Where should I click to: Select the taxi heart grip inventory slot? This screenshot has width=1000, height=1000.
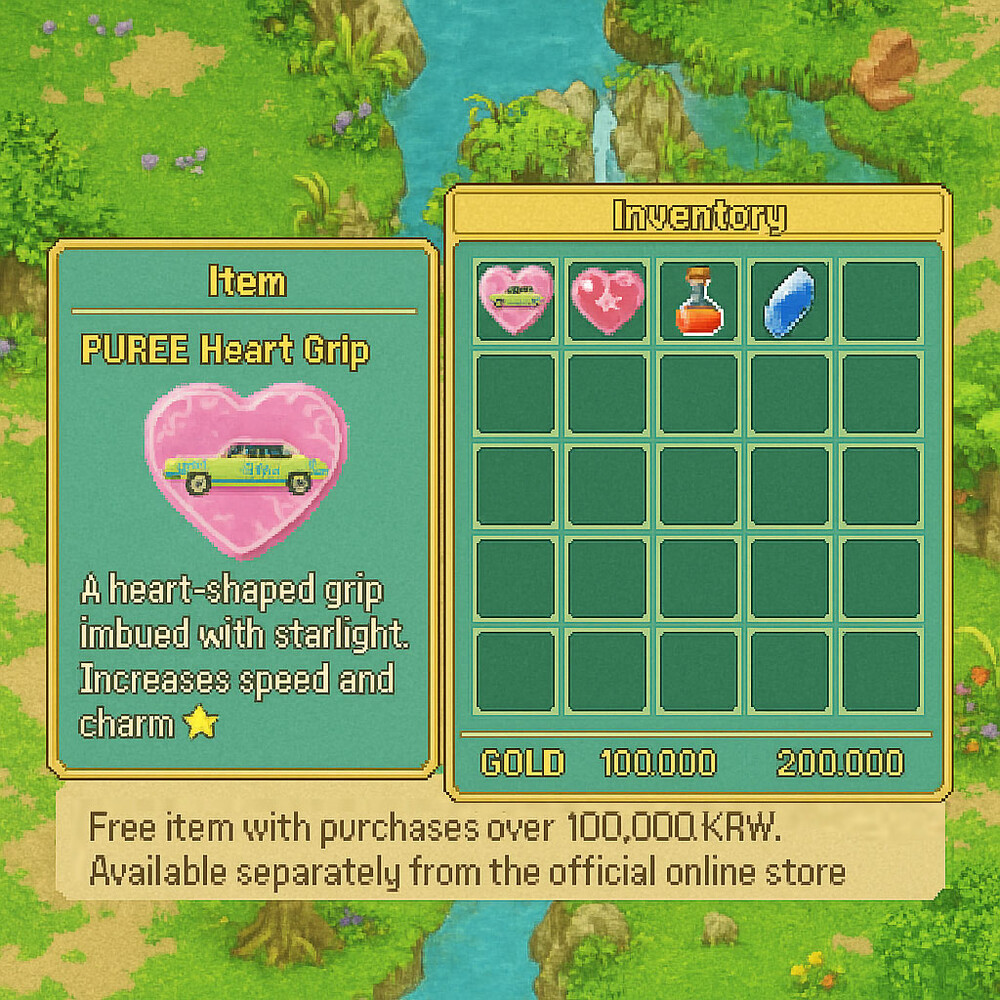pos(516,301)
